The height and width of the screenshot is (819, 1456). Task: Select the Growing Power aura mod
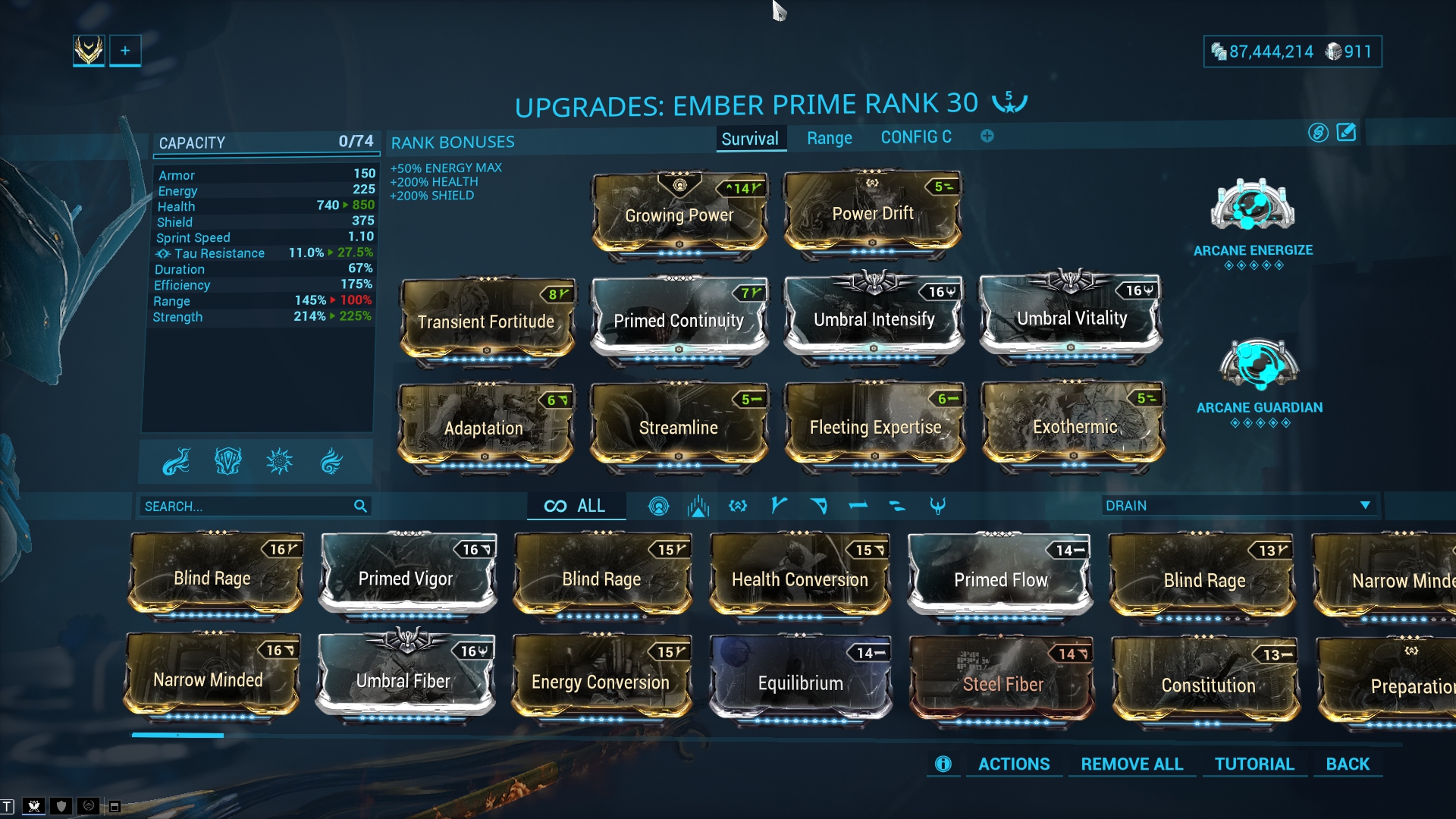(679, 215)
